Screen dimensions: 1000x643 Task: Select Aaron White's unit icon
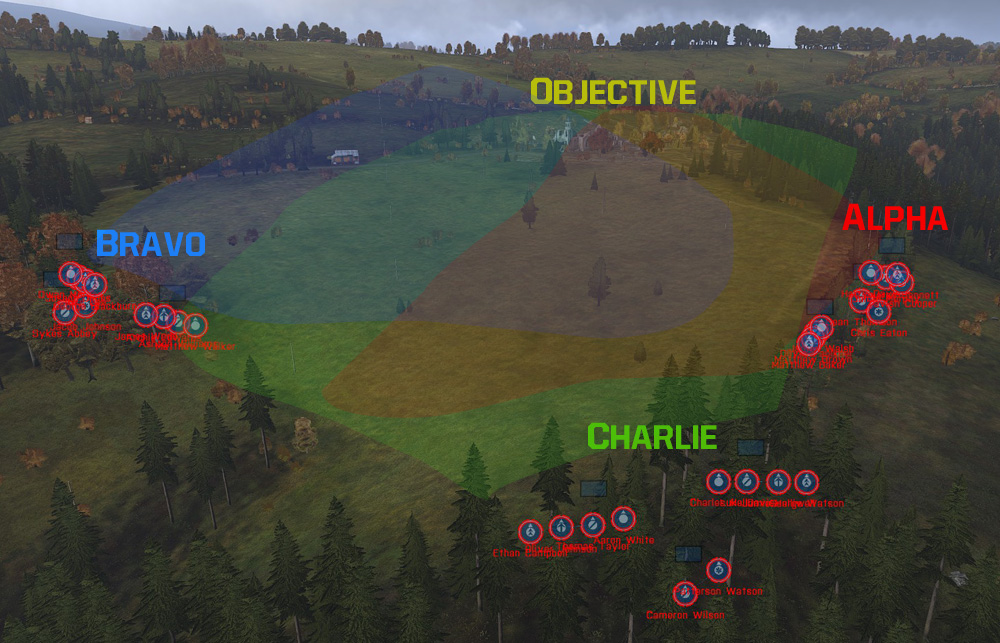tap(623, 518)
